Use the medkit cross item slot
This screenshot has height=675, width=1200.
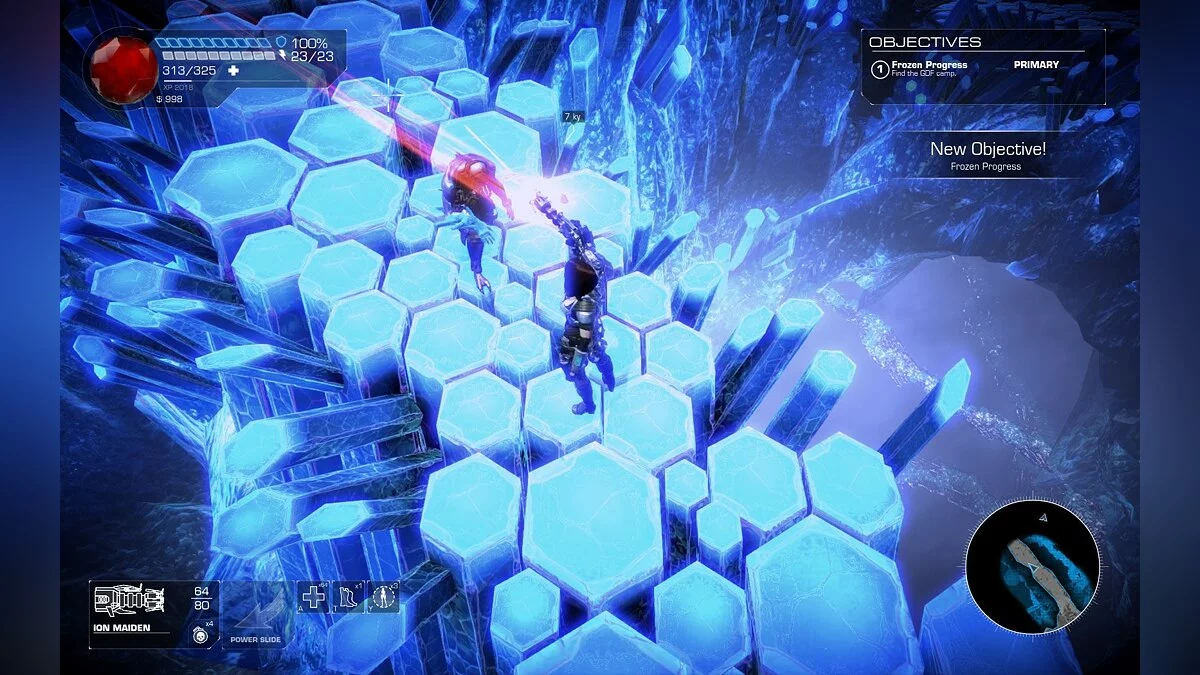[x=314, y=598]
